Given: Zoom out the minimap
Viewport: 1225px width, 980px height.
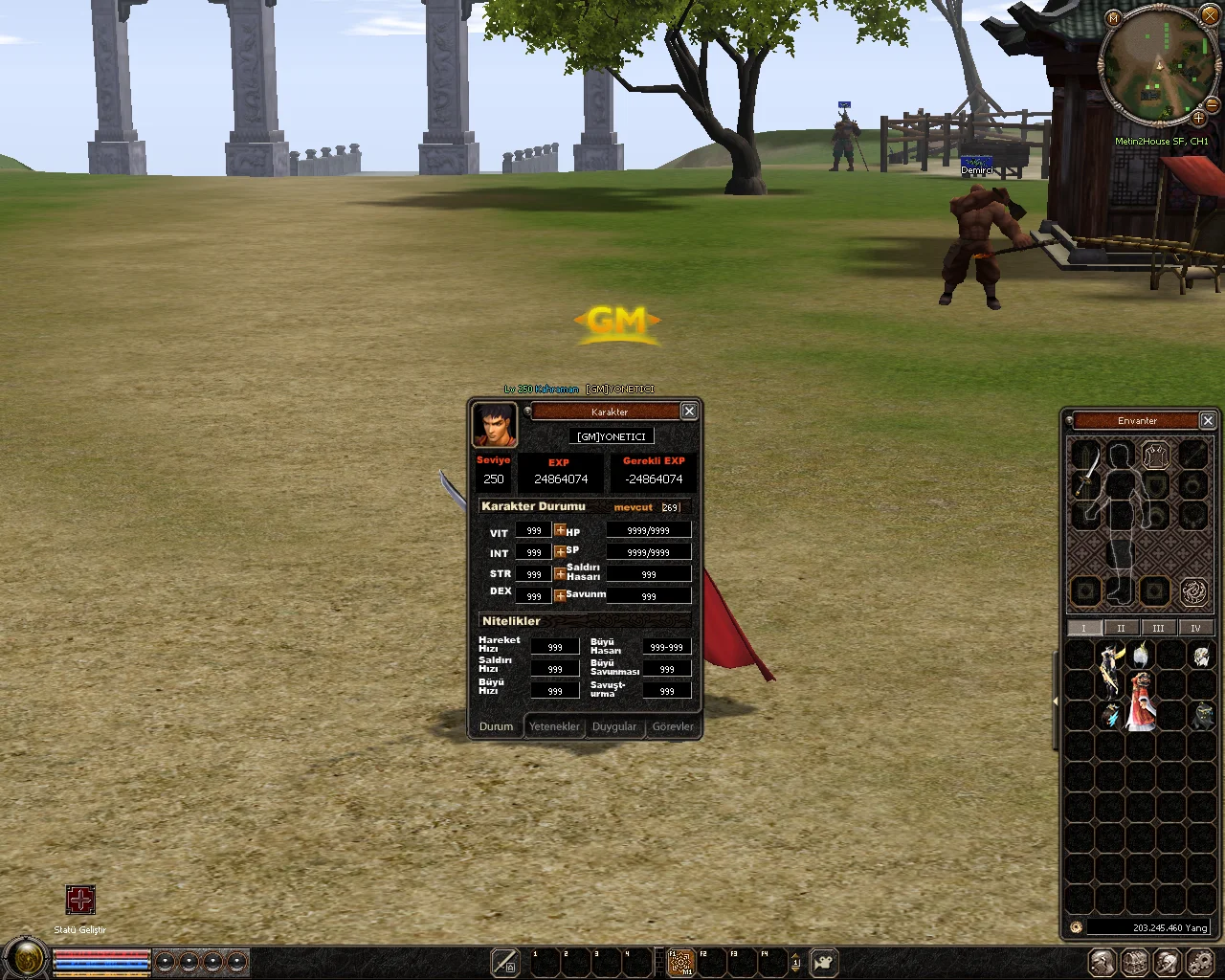Looking at the screenshot, I should coord(1212,104).
